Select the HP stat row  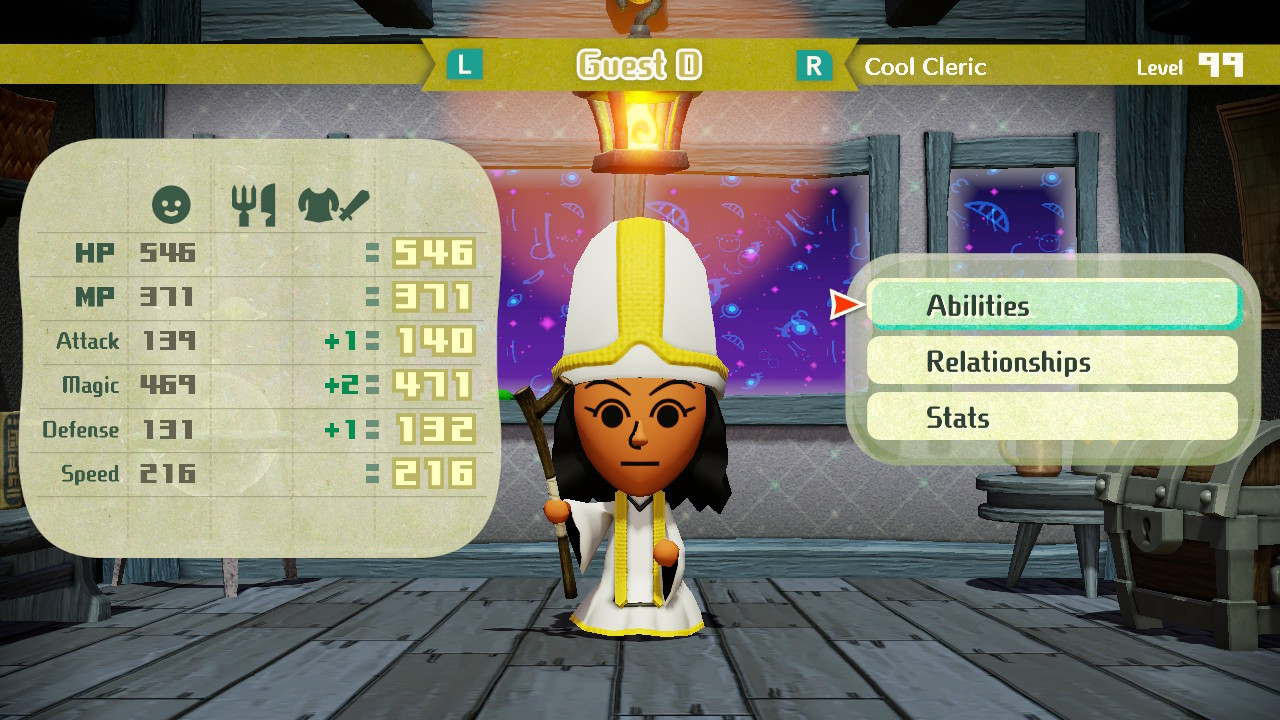pyautogui.click(x=95, y=252)
